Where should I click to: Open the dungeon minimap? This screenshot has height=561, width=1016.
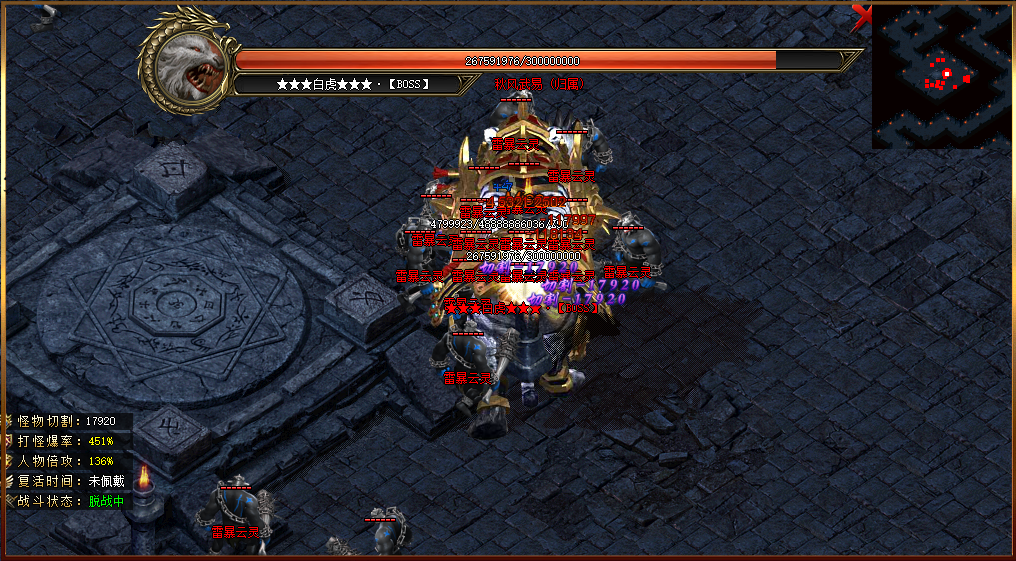click(942, 76)
